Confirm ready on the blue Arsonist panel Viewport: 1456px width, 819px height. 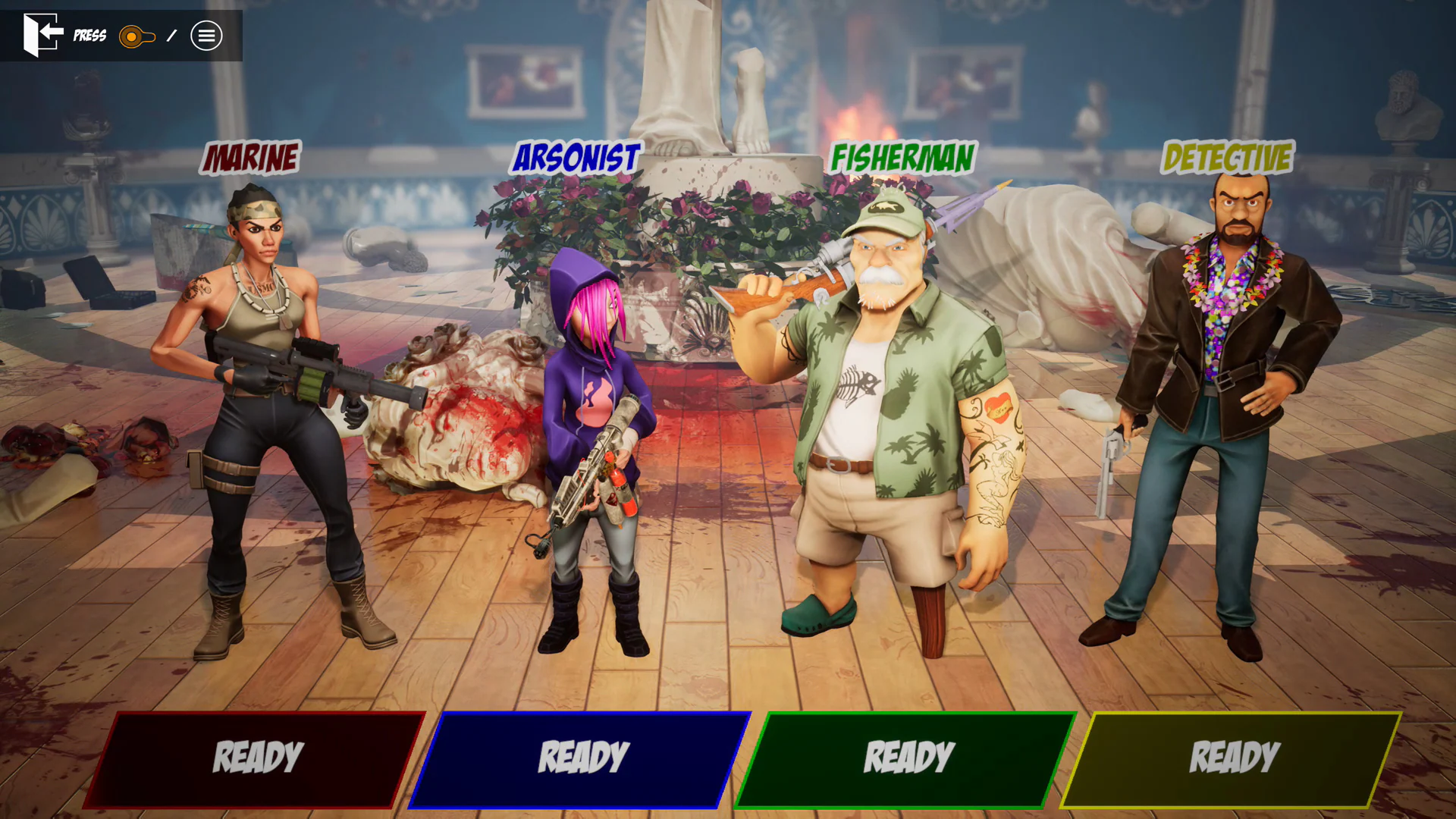(582, 759)
